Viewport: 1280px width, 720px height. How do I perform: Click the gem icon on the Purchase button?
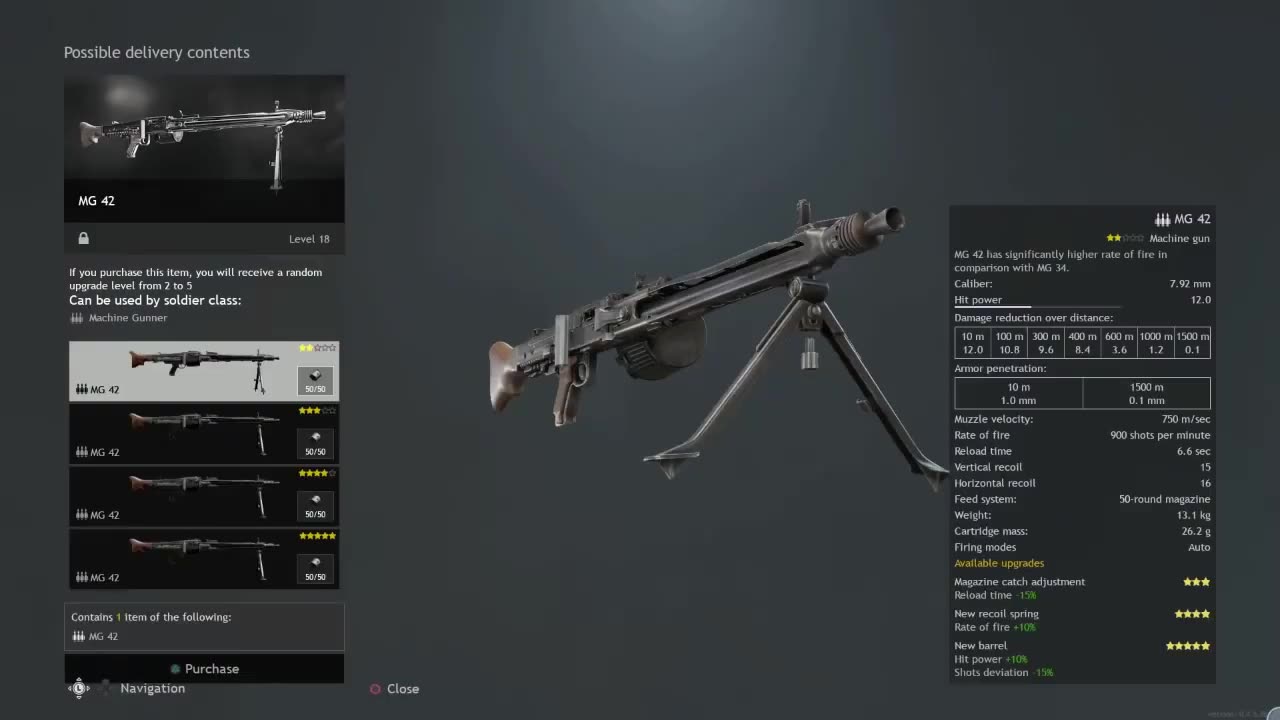[177, 669]
